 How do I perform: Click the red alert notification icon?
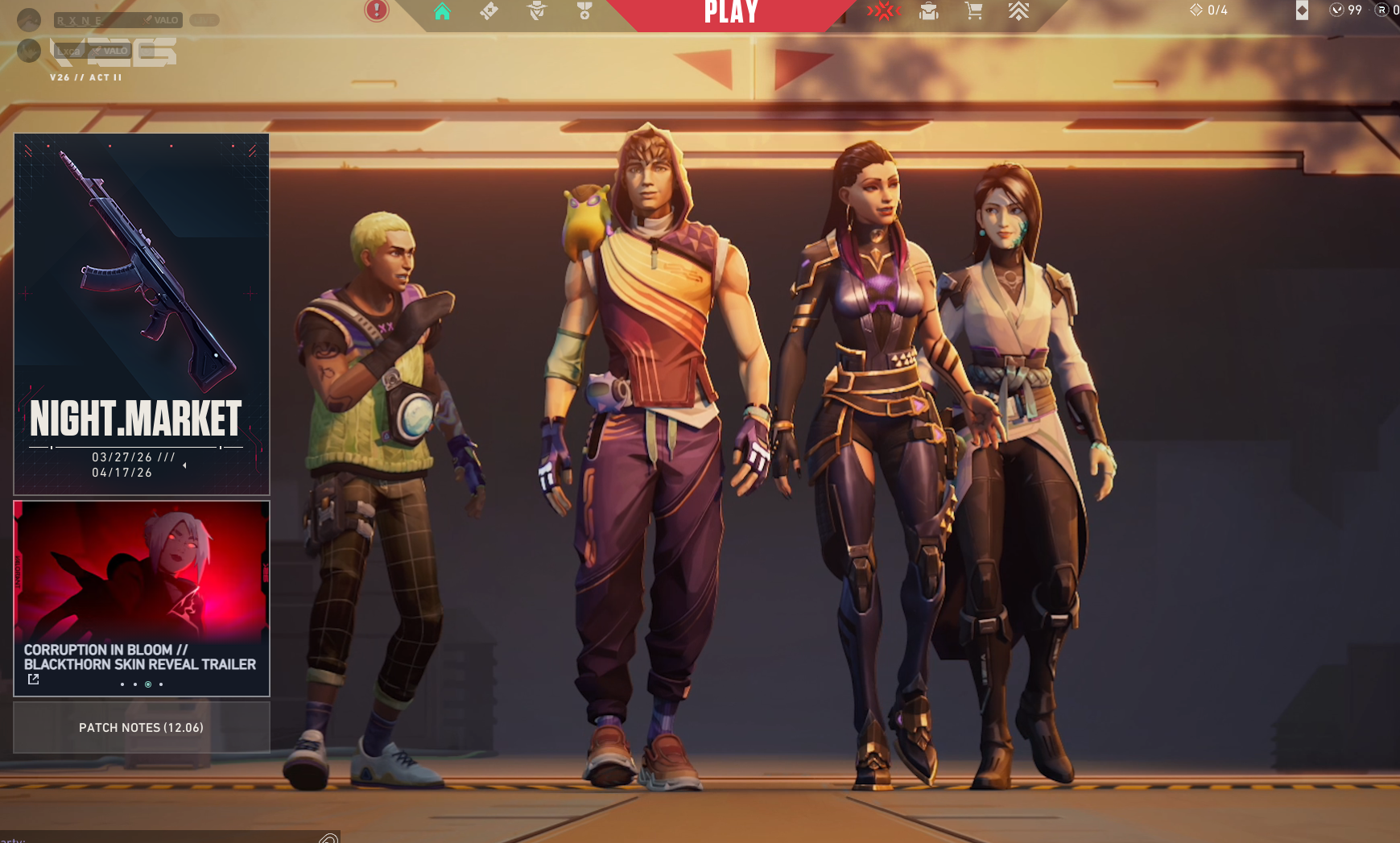click(x=376, y=10)
